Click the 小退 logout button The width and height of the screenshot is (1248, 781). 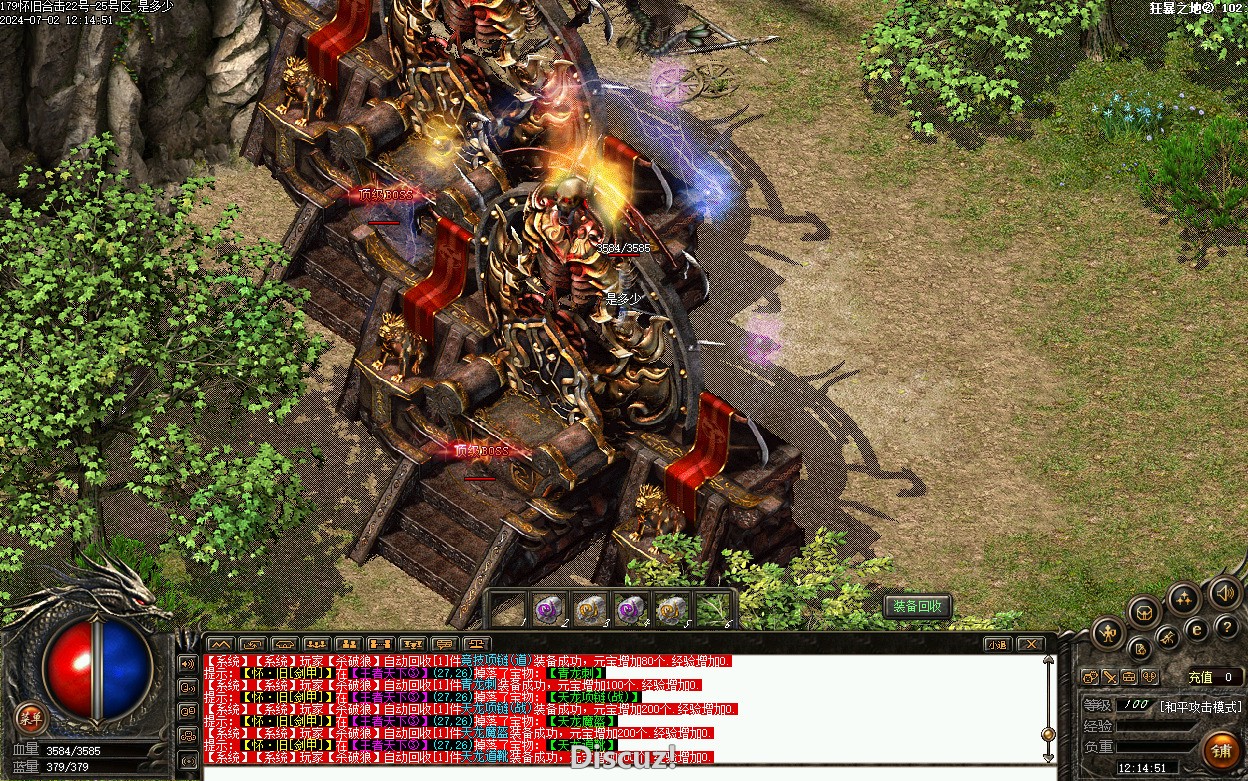coord(996,644)
